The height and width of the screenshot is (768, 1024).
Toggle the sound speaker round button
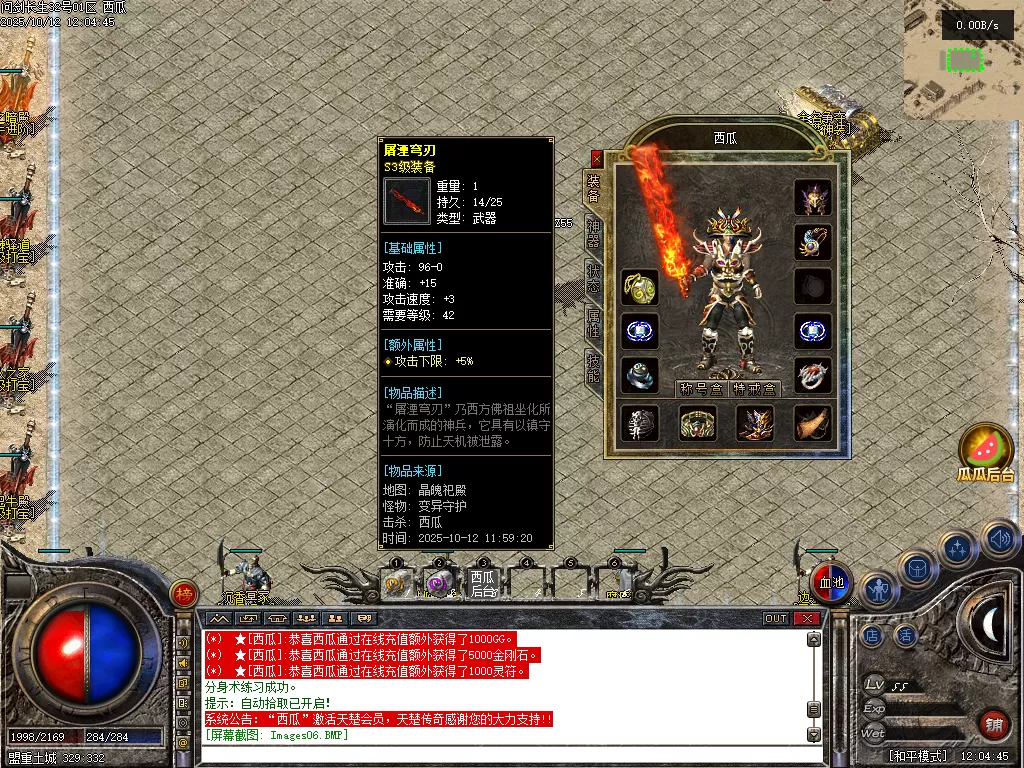999,540
